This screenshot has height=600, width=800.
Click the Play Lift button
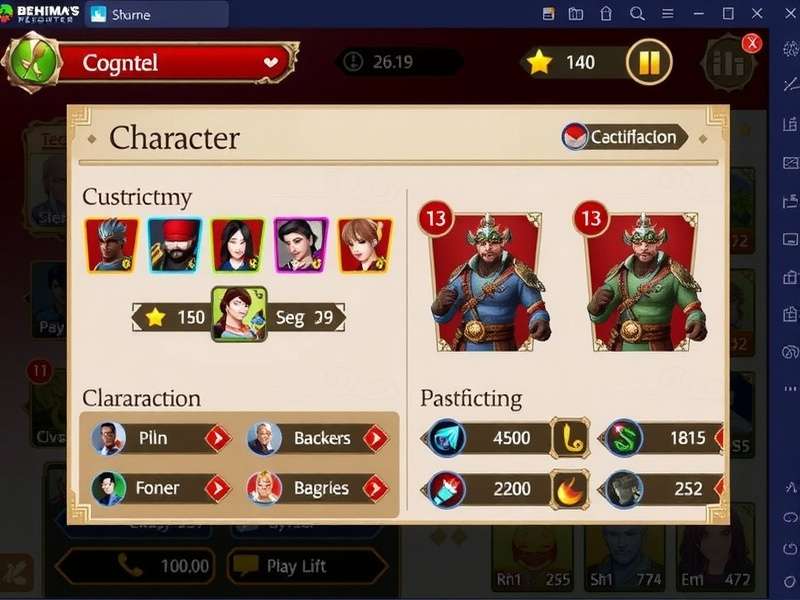point(305,566)
